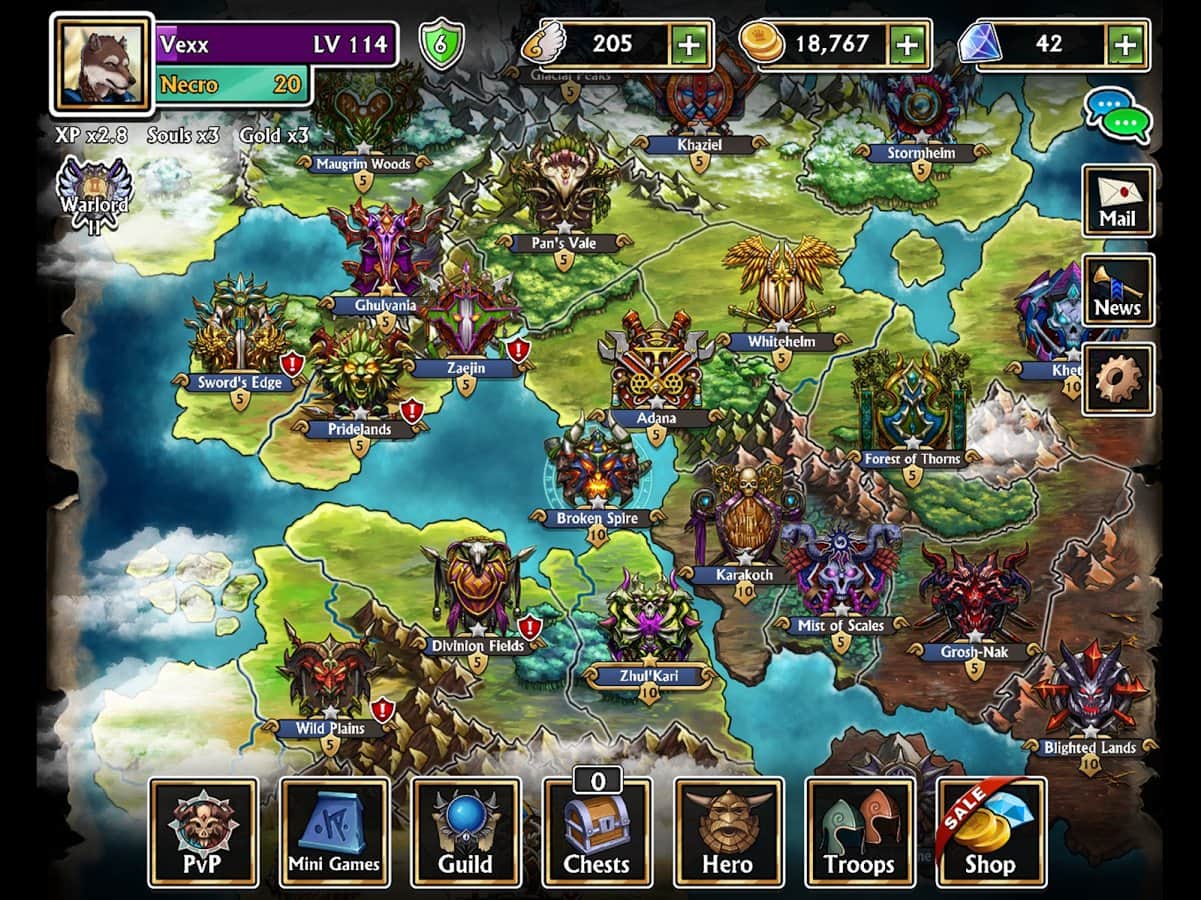Open the chat speech bubbles
Screen dimensions: 1201x900
[1119, 113]
